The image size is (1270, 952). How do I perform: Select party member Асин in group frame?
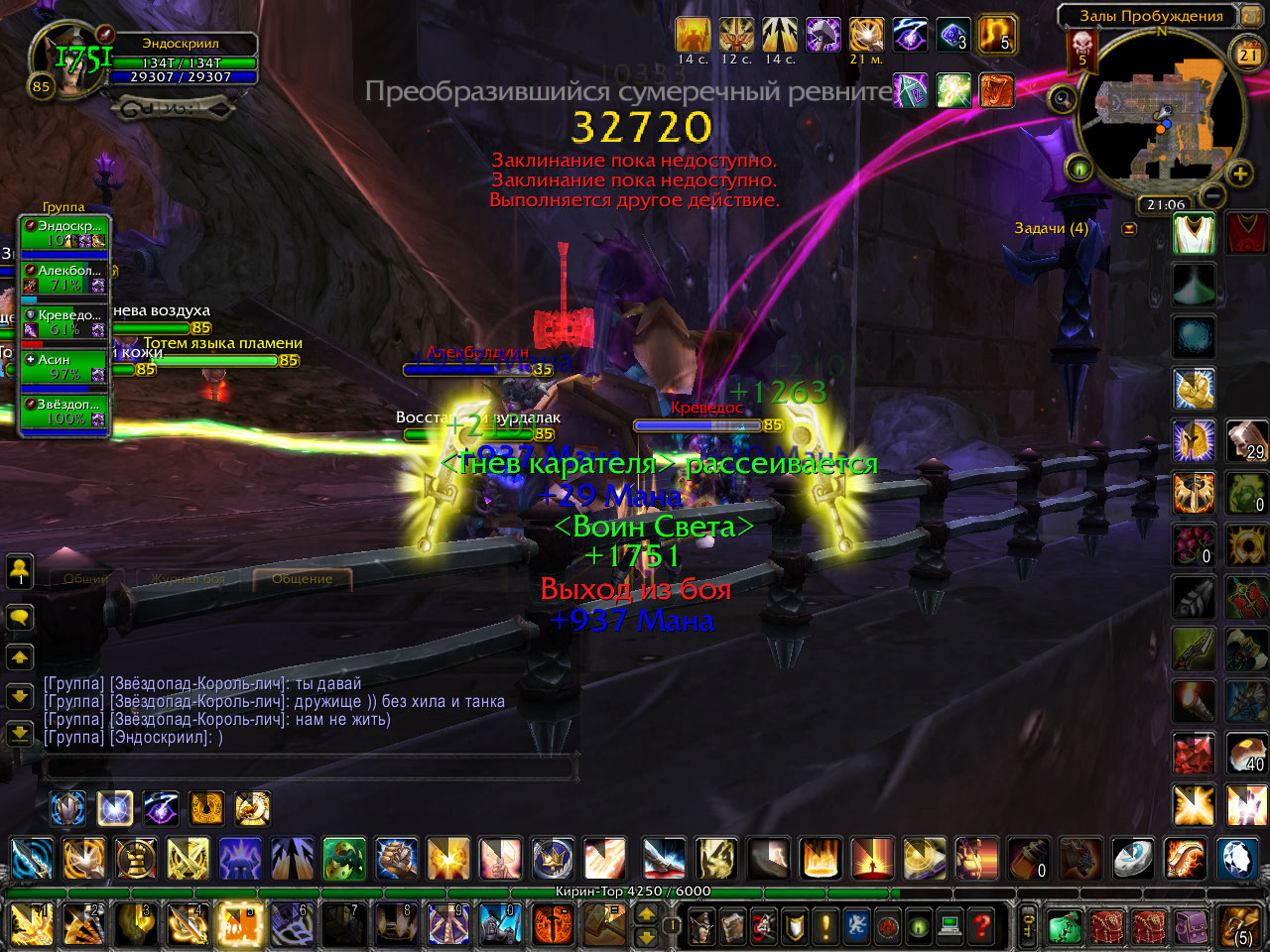click(64, 366)
